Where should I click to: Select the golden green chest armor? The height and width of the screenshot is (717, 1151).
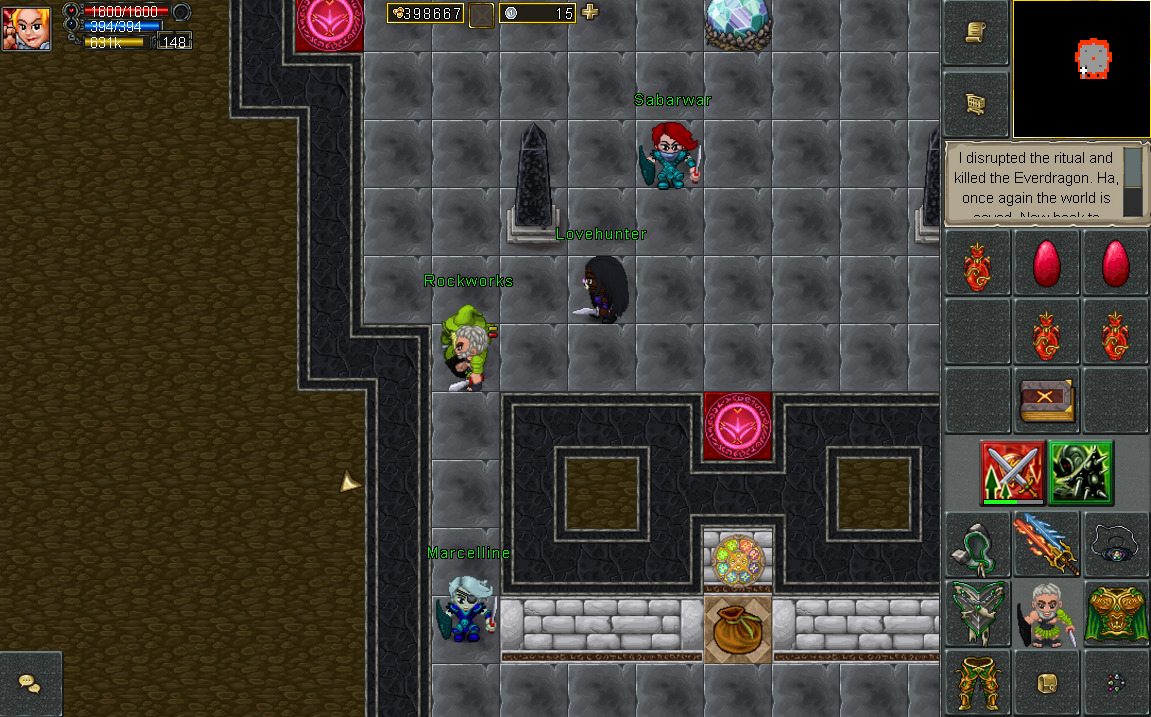(1116, 612)
